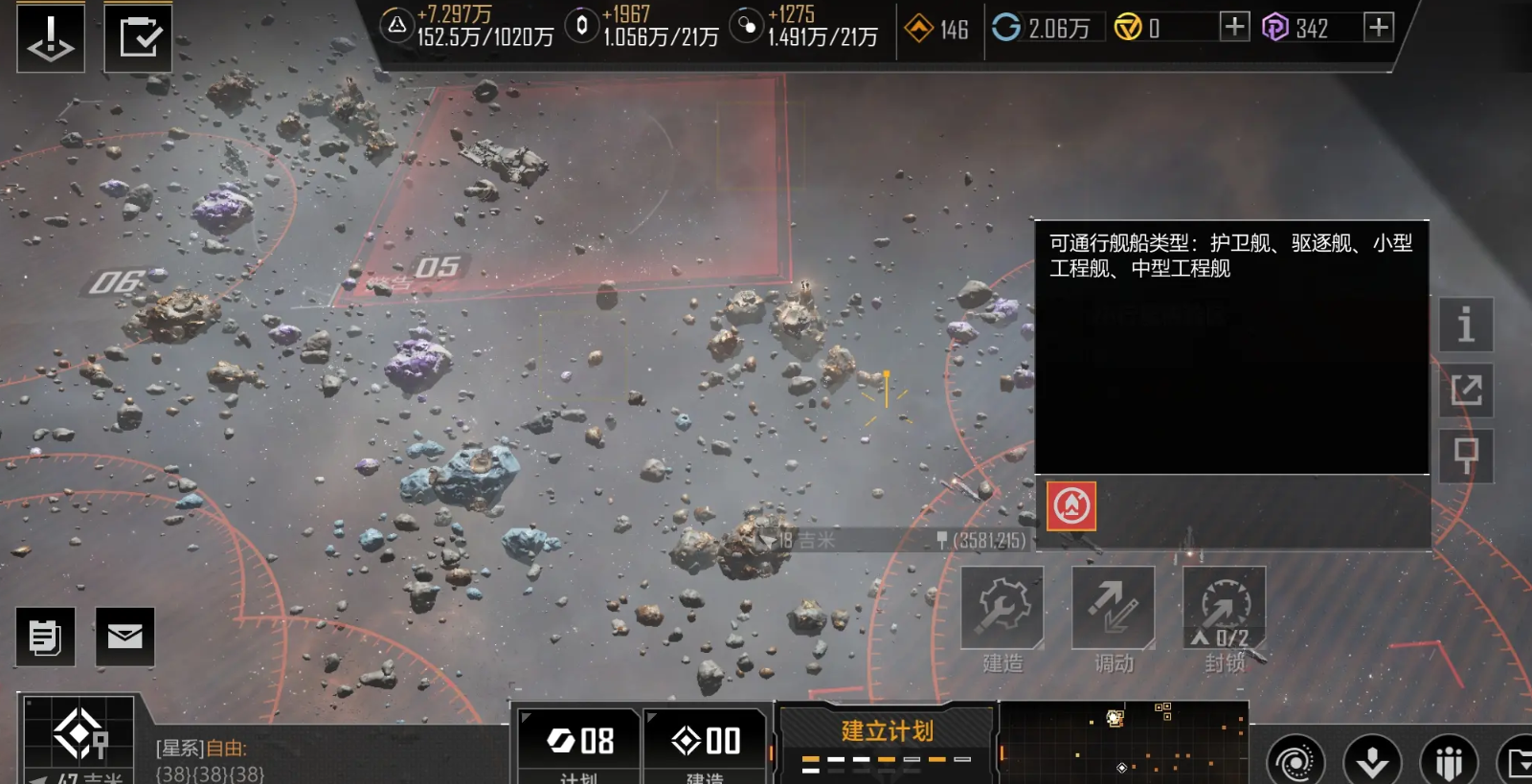Open the info 'i' panel on right edge
Image resolution: width=1532 pixels, height=784 pixels.
1466,326
